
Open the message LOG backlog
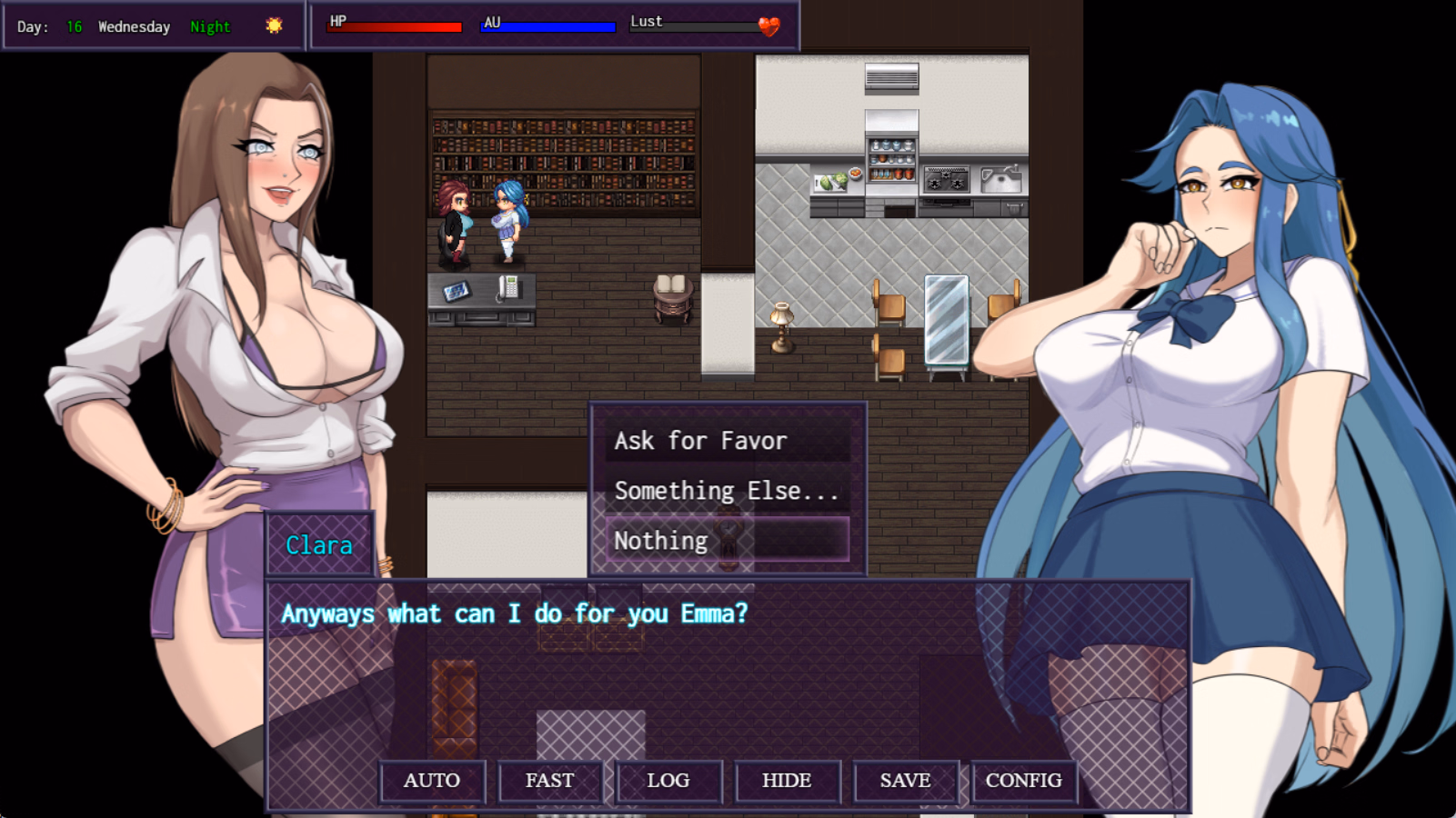[x=668, y=780]
